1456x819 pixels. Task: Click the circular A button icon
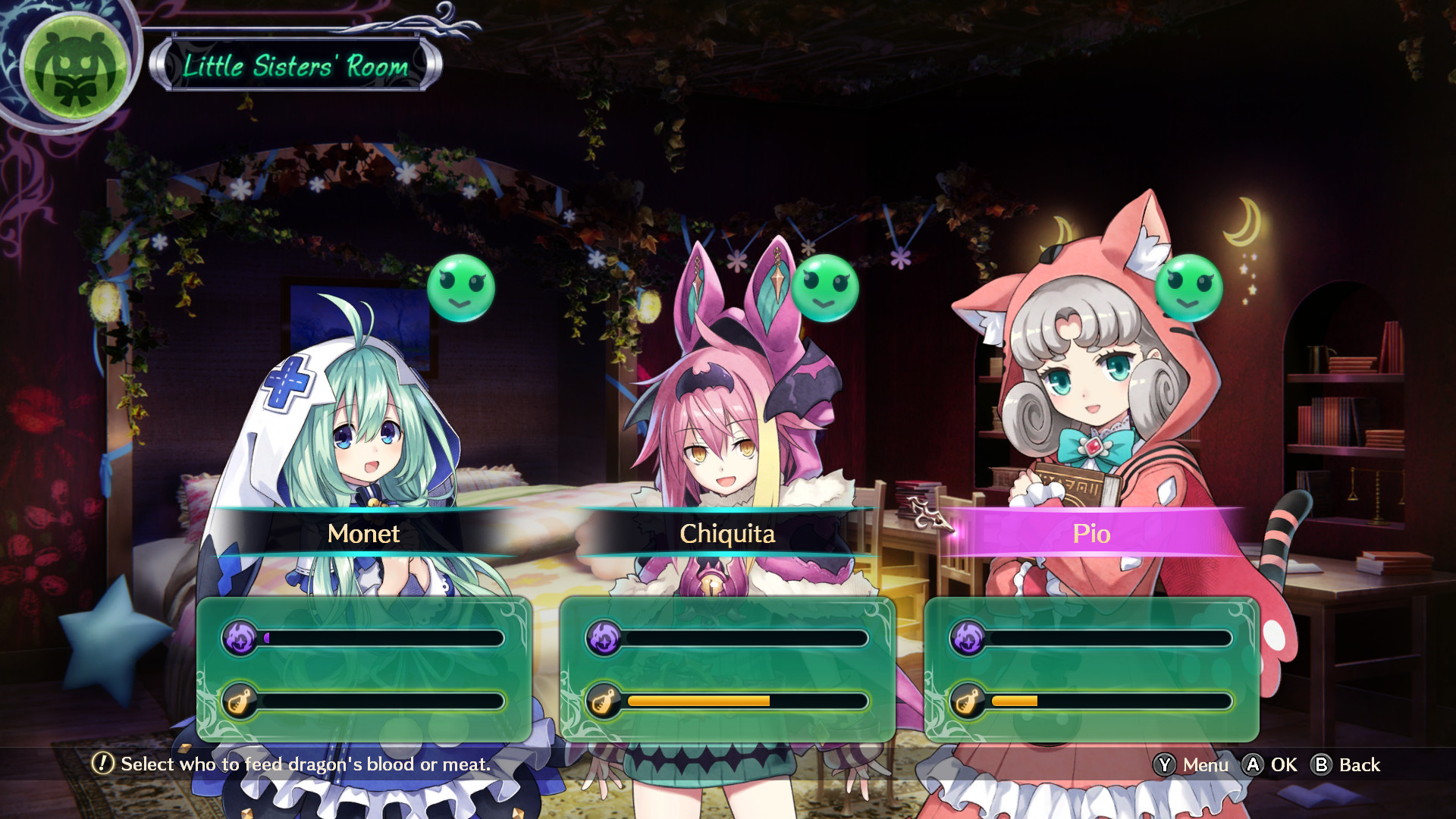click(x=1254, y=765)
